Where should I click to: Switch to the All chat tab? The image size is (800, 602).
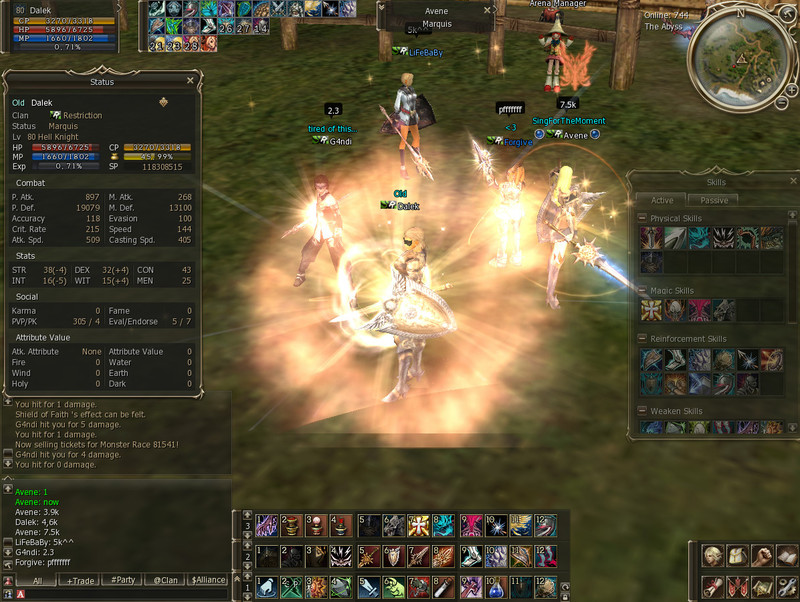point(37,580)
